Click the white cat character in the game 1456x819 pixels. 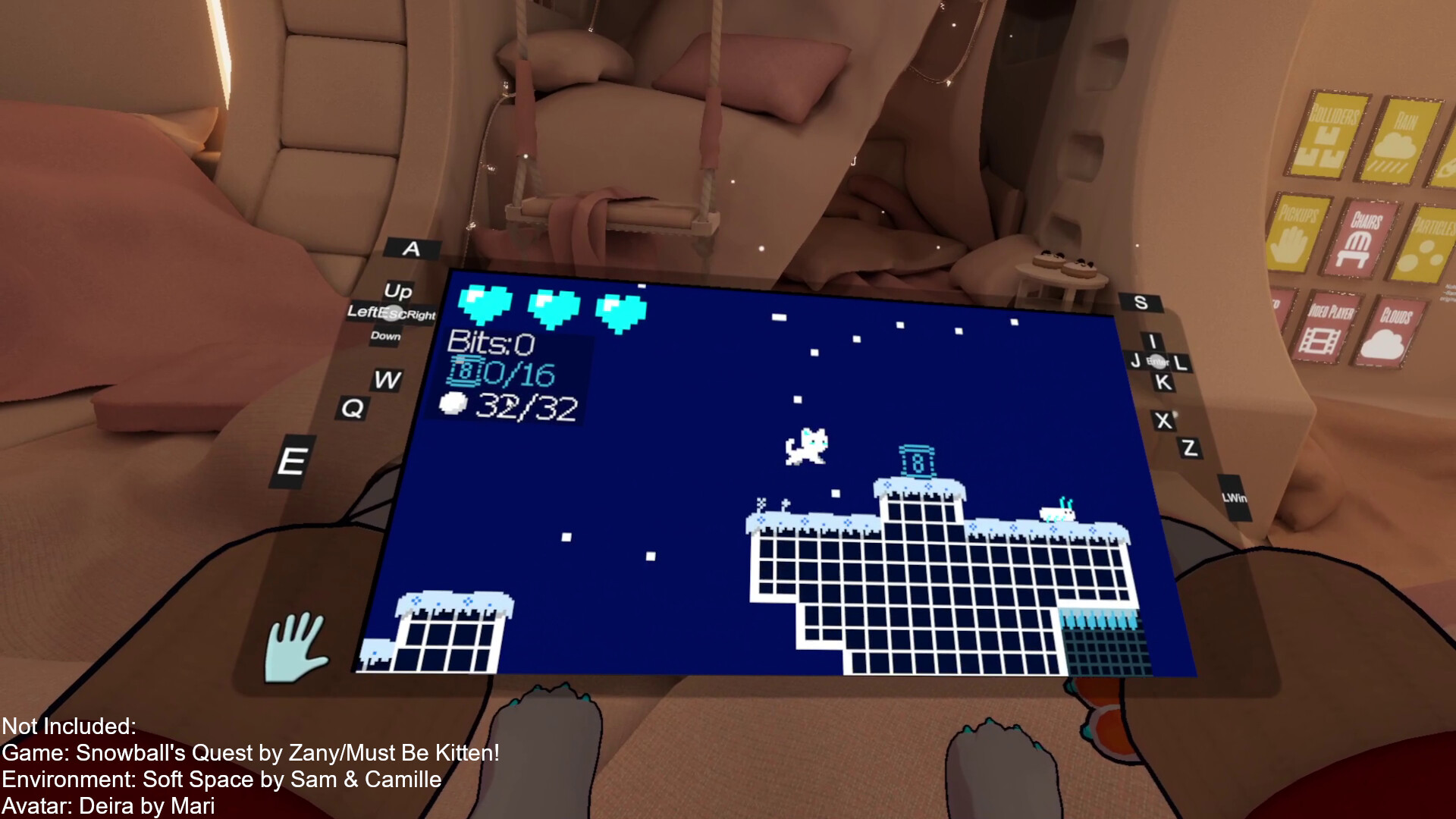pyautogui.click(x=805, y=447)
